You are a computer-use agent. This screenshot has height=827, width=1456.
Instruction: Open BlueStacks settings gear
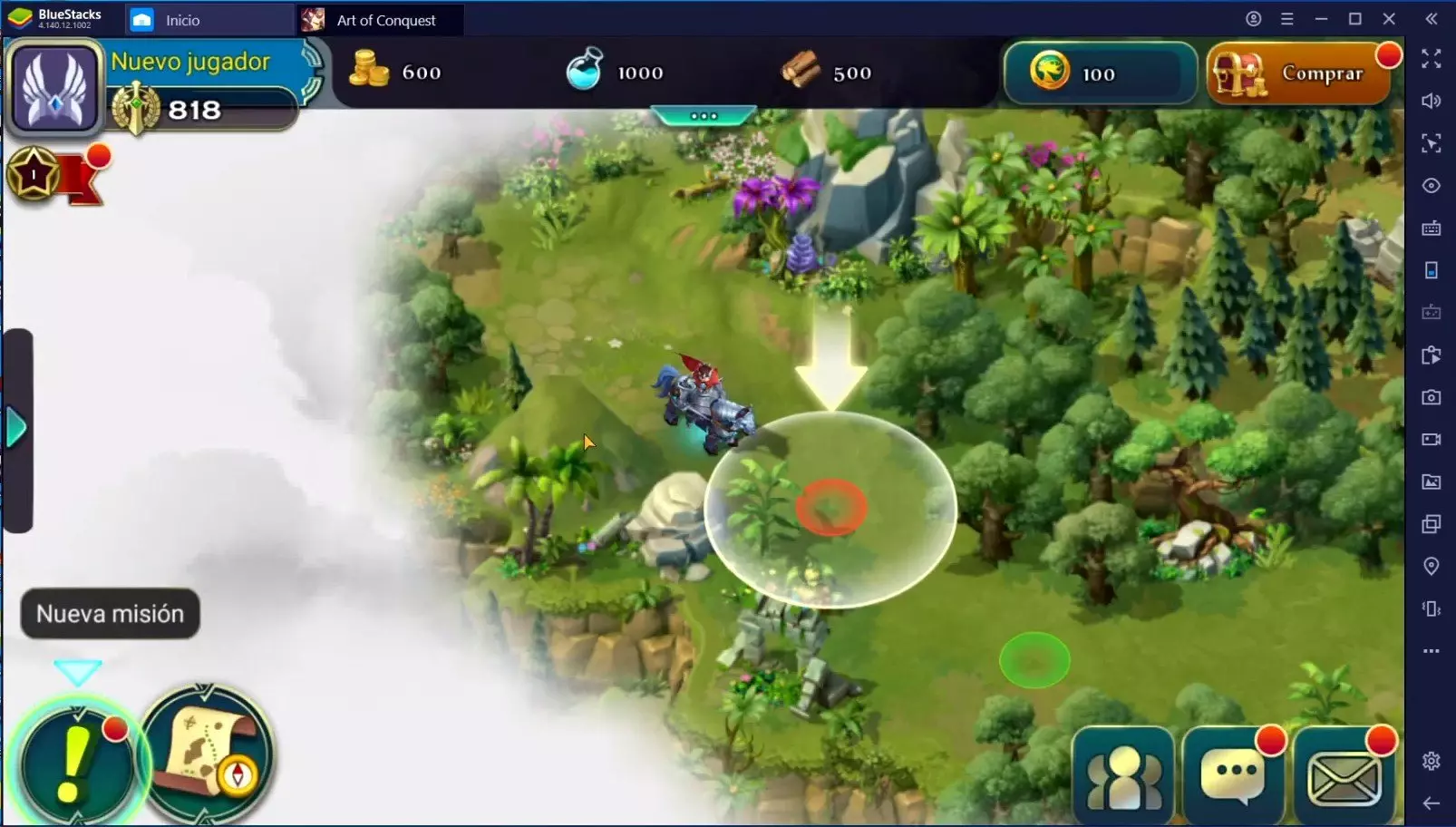1431,761
